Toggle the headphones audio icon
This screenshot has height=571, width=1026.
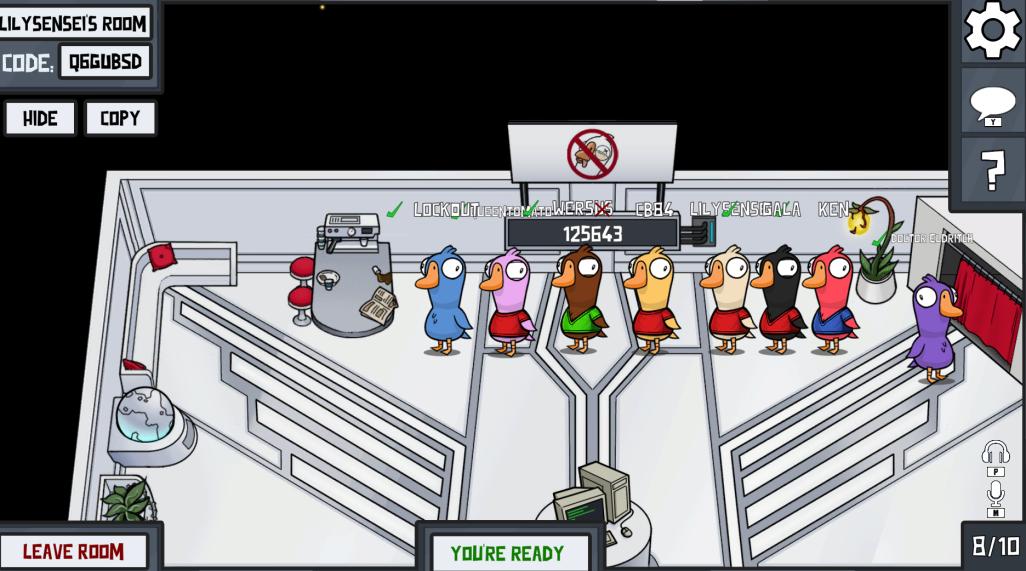[x=995, y=453]
